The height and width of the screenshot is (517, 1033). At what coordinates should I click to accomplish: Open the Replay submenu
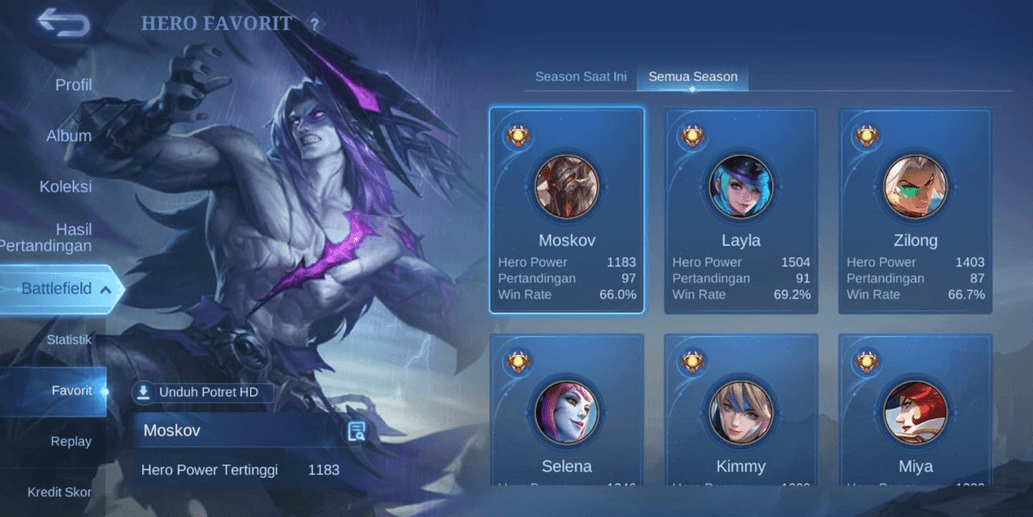point(71,442)
